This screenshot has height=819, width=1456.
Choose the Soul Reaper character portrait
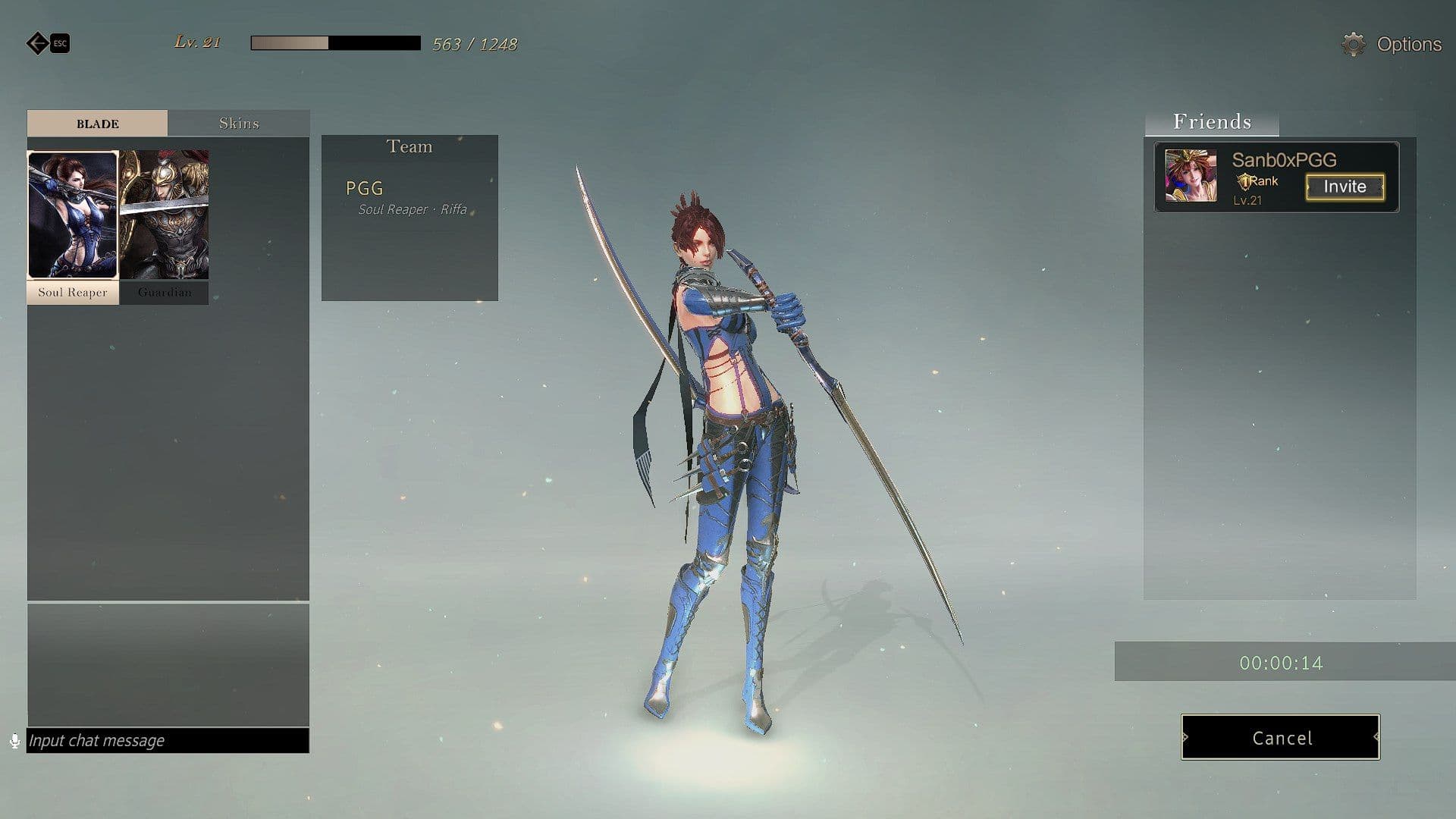click(x=73, y=216)
